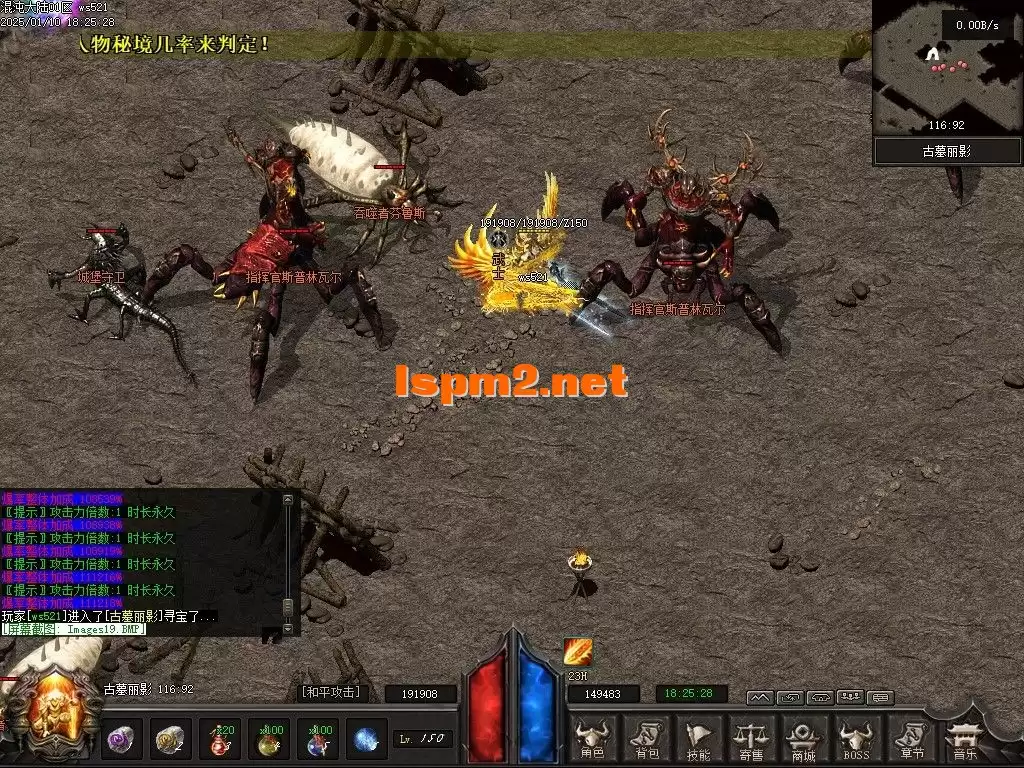This screenshot has height=768, width=1024.
Task: Open the 商城 shop
Action: [804, 738]
